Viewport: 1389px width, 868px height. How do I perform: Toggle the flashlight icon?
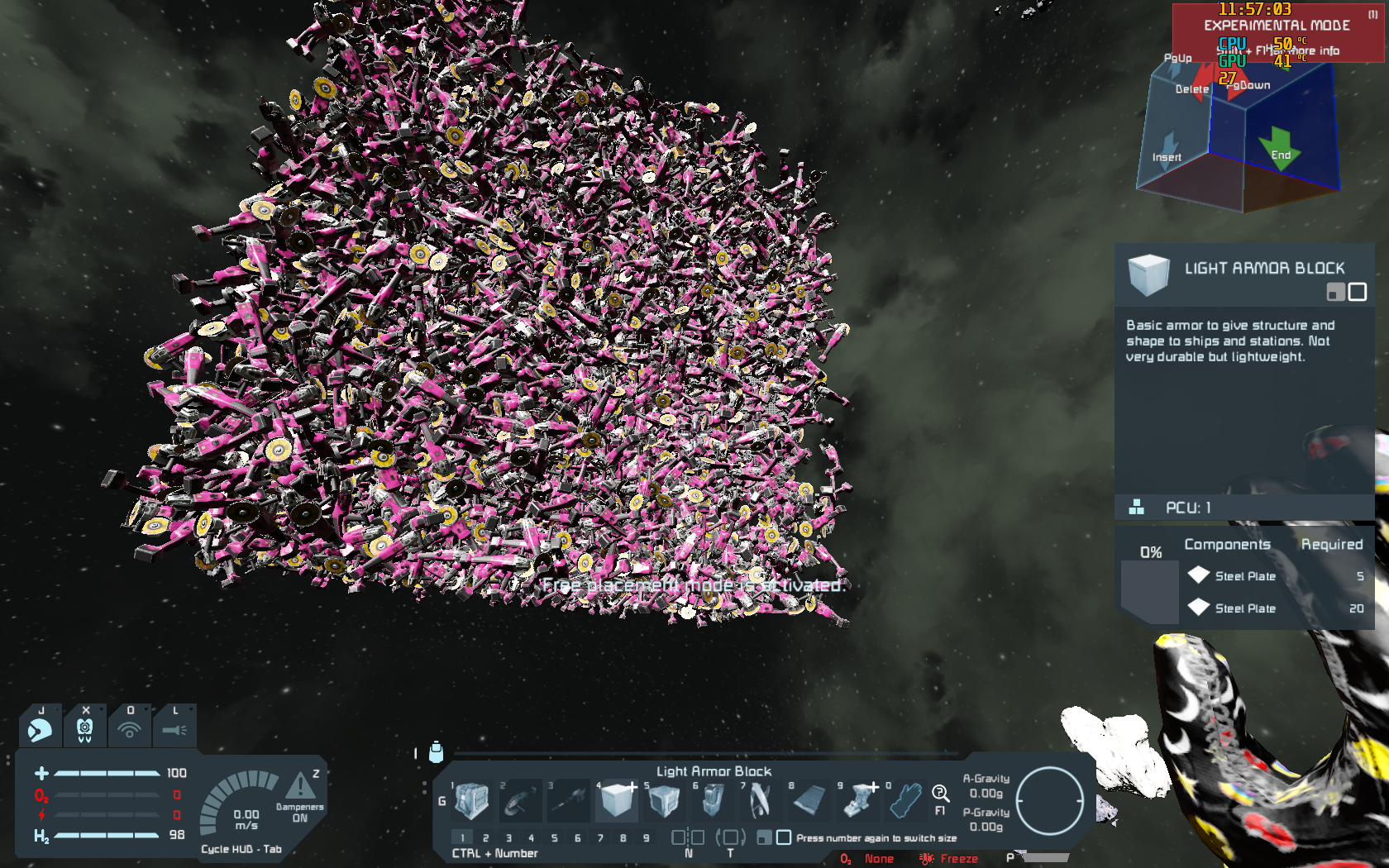pyautogui.click(x=174, y=730)
